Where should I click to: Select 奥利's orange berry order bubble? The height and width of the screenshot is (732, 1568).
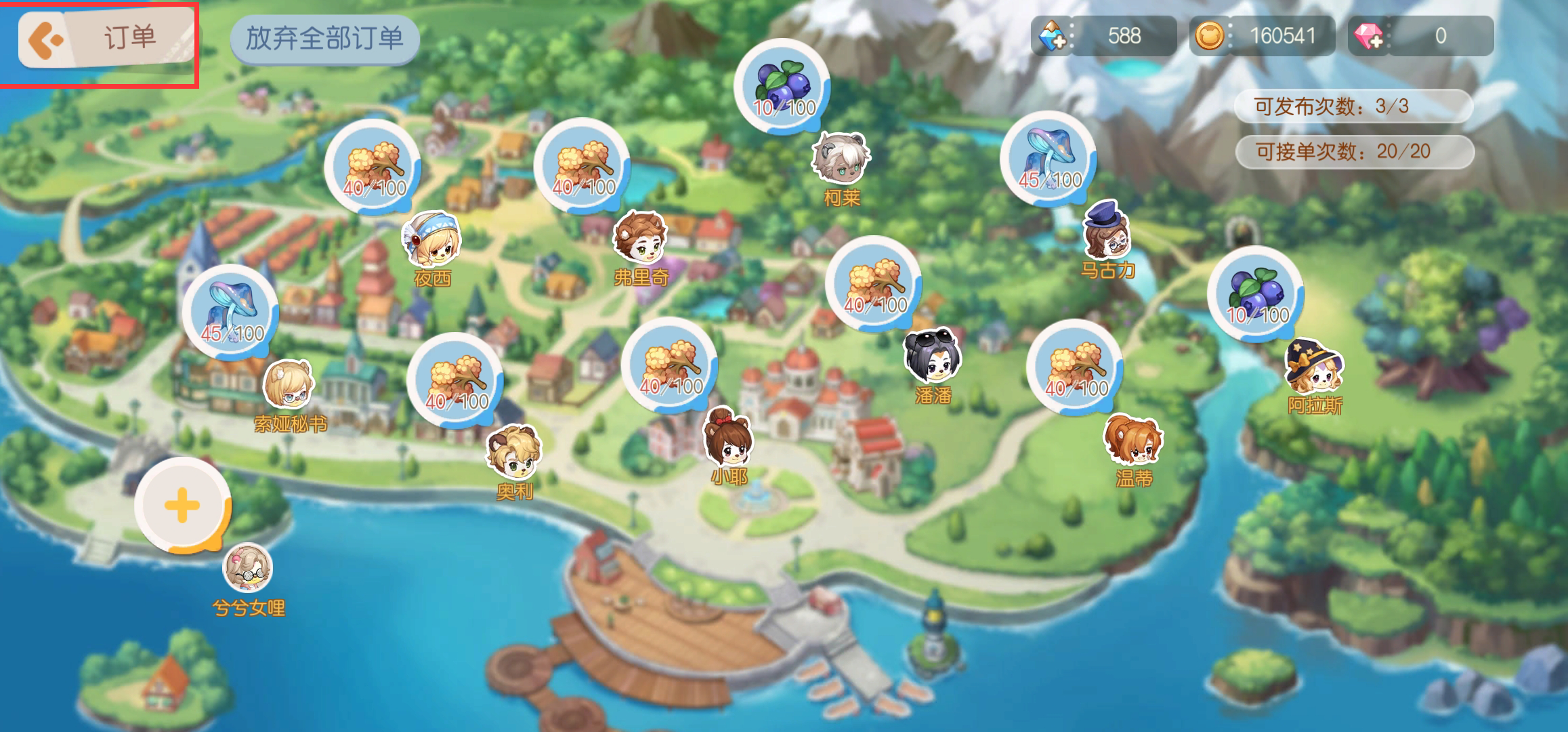[455, 380]
